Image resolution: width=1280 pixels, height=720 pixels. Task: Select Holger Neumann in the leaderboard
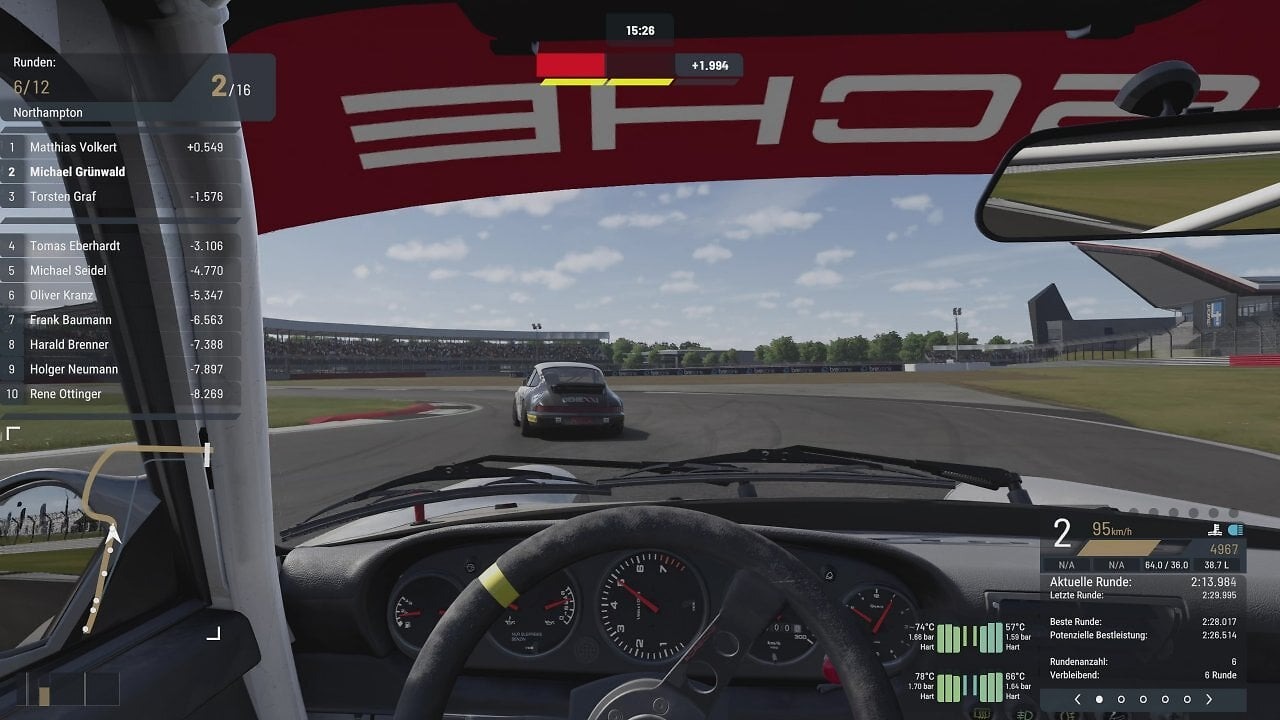coord(120,369)
